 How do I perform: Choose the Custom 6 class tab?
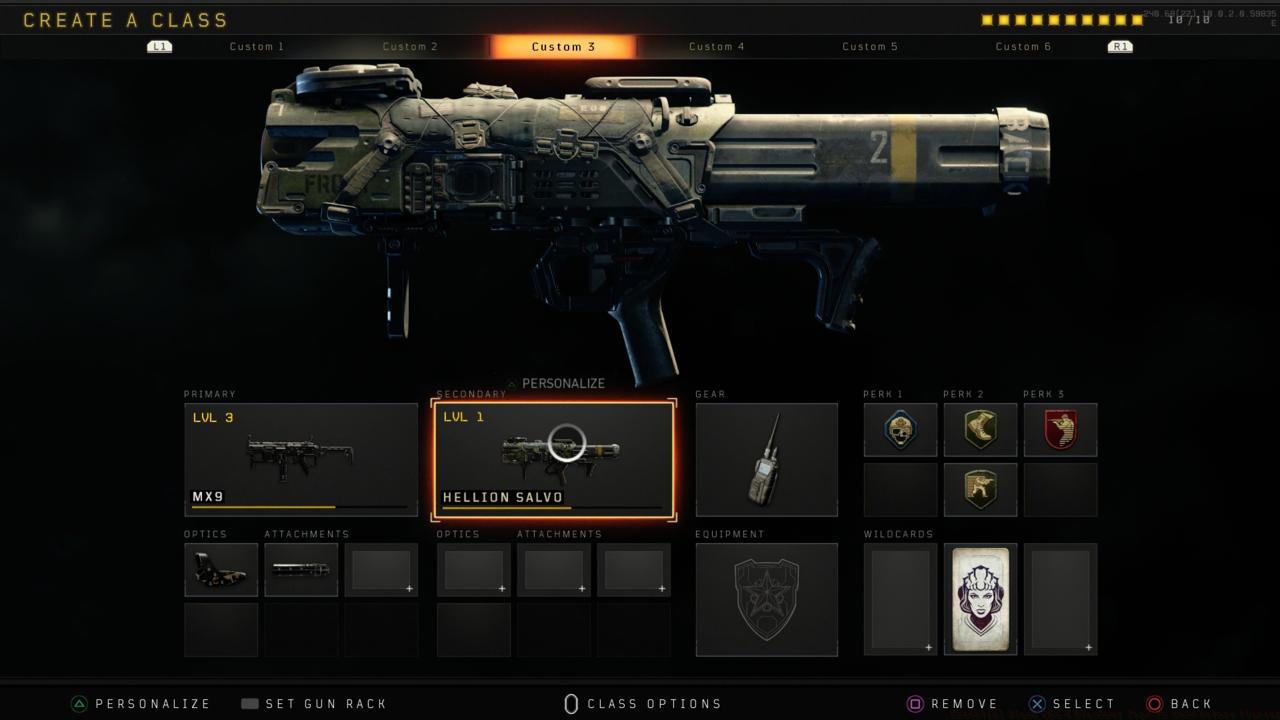pyautogui.click(x=1023, y=47)
